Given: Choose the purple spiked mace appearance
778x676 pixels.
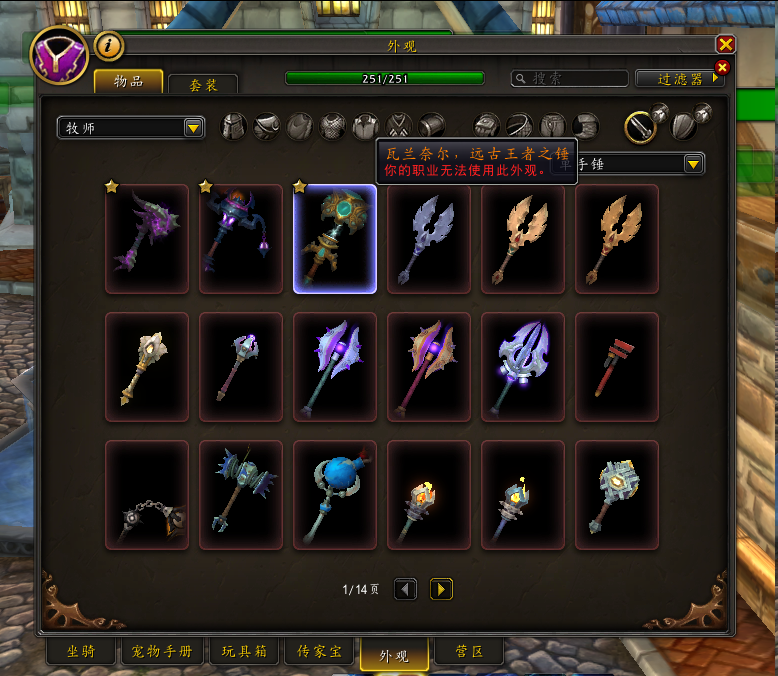Looking at the screenshot, I should tap(147, 238).
